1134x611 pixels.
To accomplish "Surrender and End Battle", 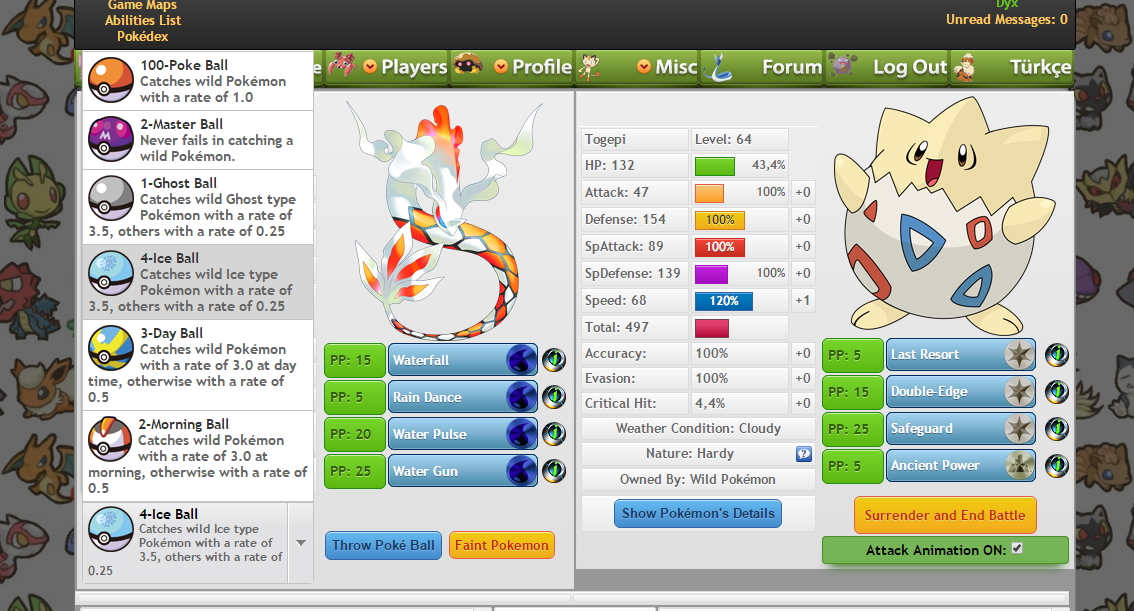I will (x=944, y=515).
